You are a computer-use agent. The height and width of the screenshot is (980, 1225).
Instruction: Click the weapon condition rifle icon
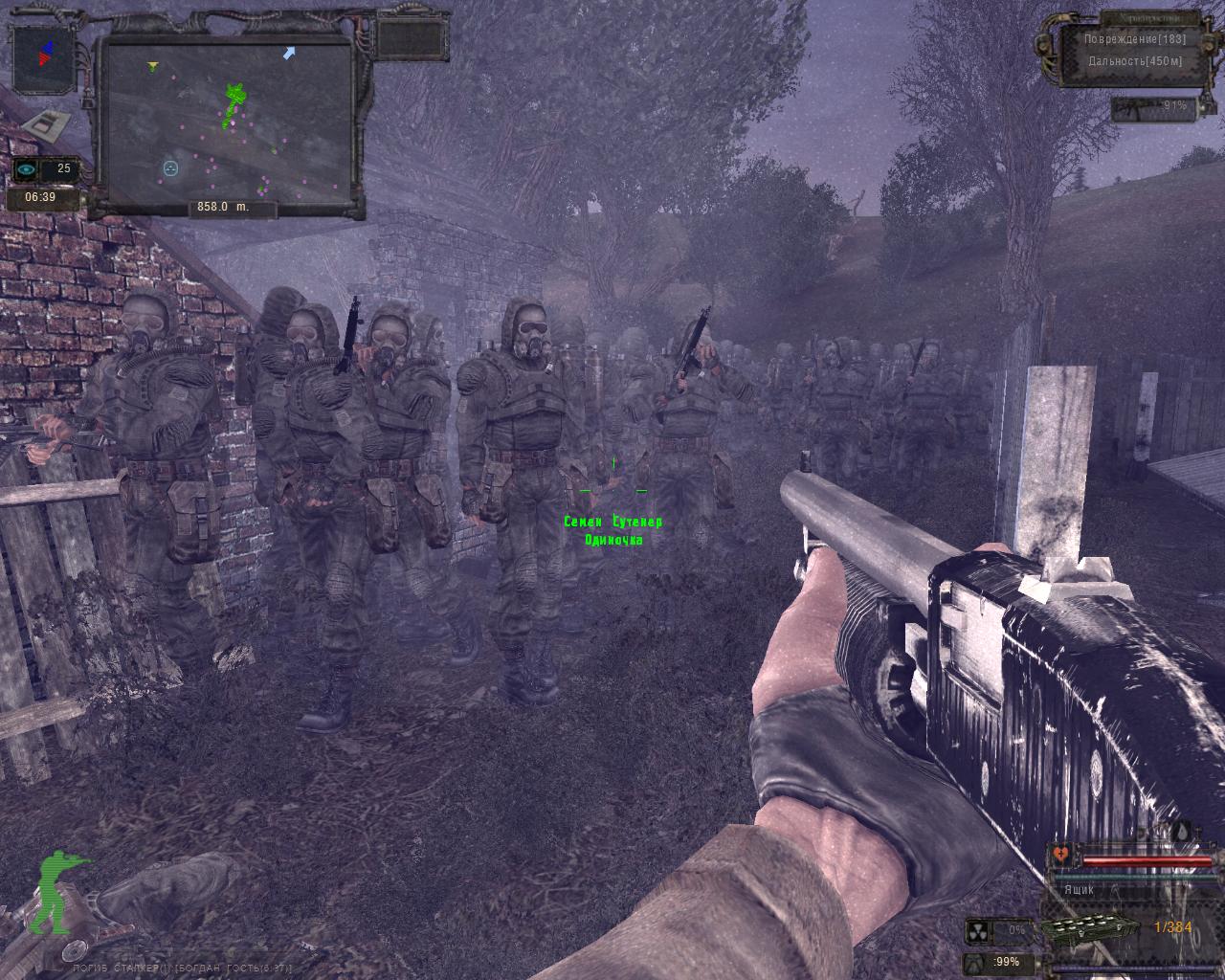(1136, 106)
